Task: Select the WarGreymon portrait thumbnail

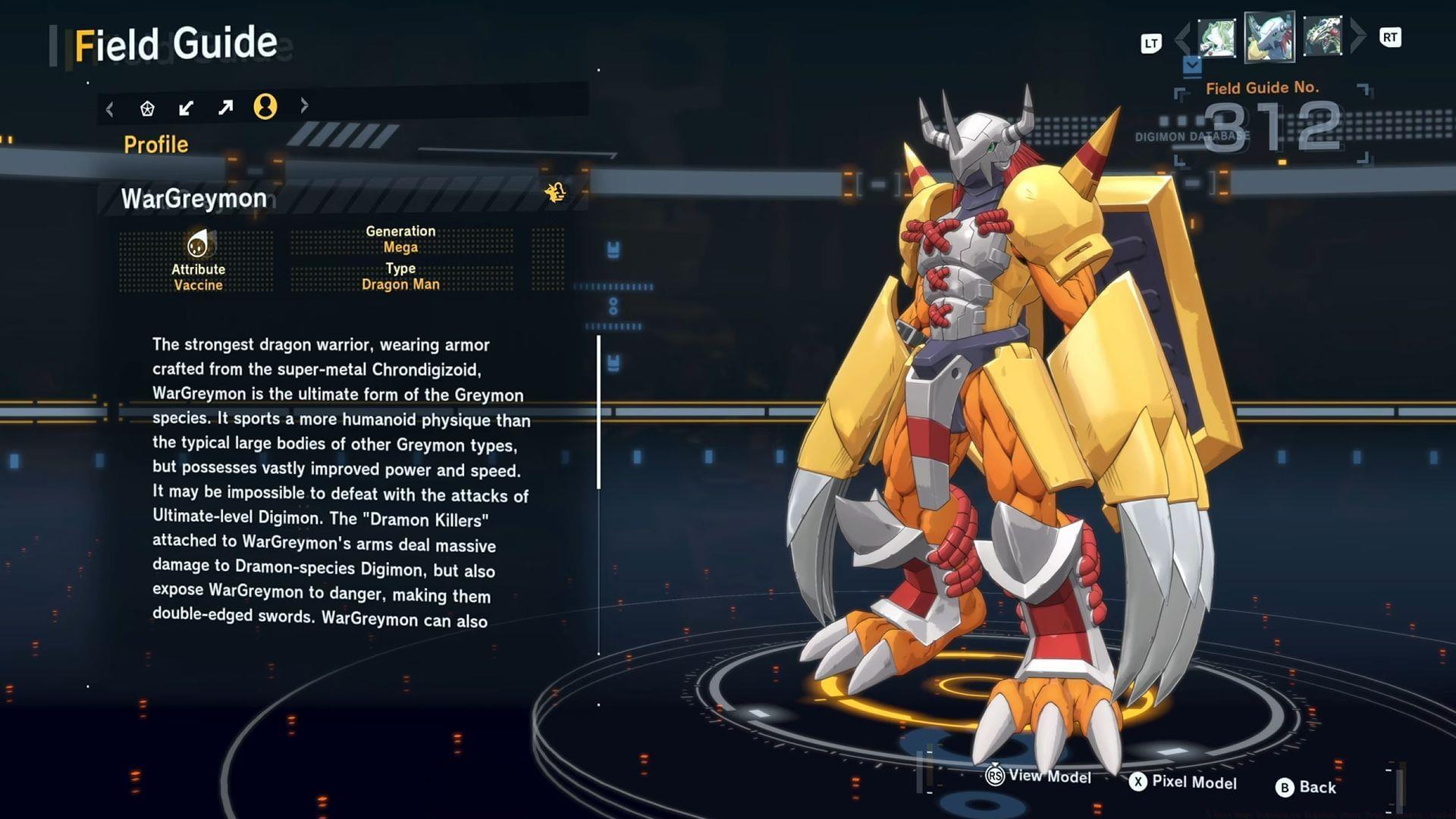Action: coord(1269,36)
